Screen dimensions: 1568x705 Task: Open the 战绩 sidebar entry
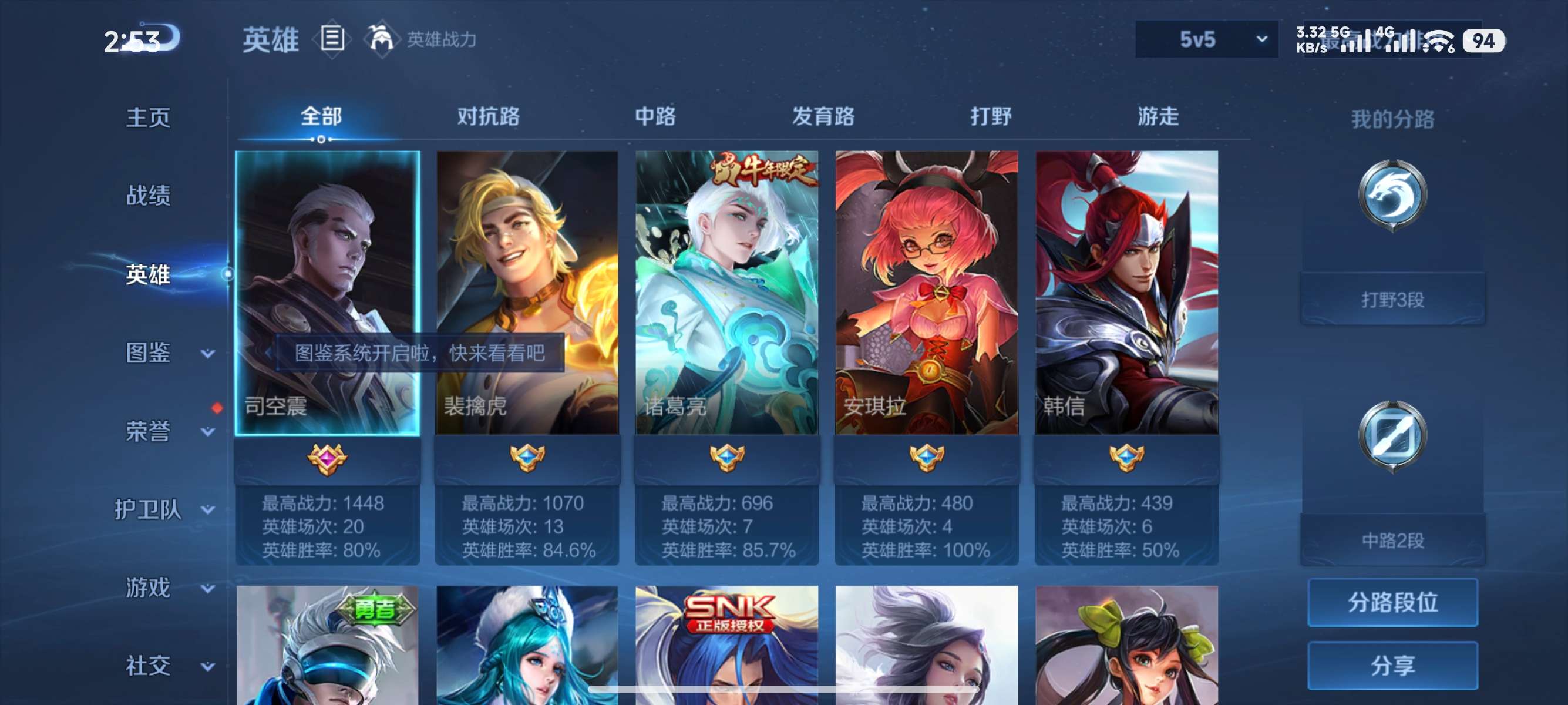(x=148, y=196)
